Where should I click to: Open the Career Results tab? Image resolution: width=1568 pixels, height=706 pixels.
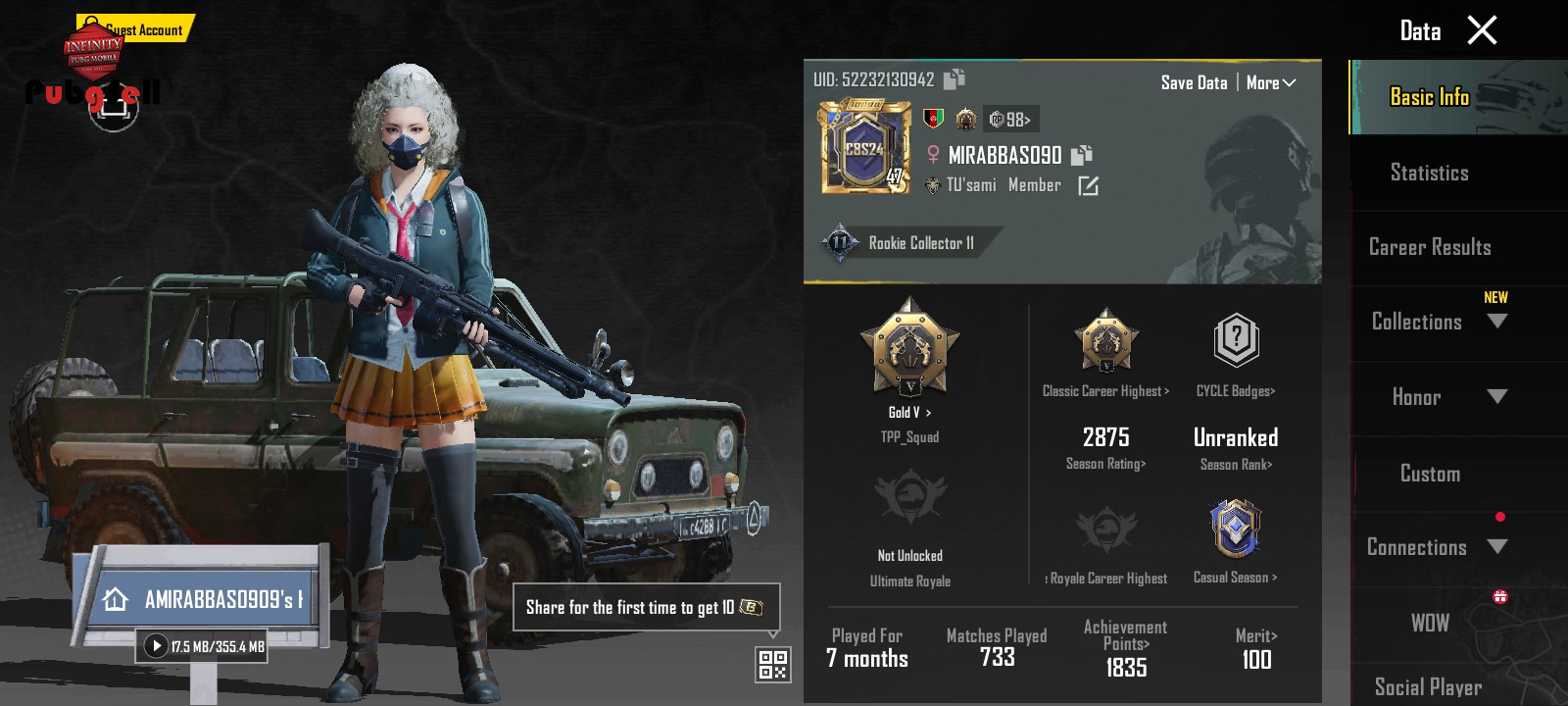(x=1430, y=247)
